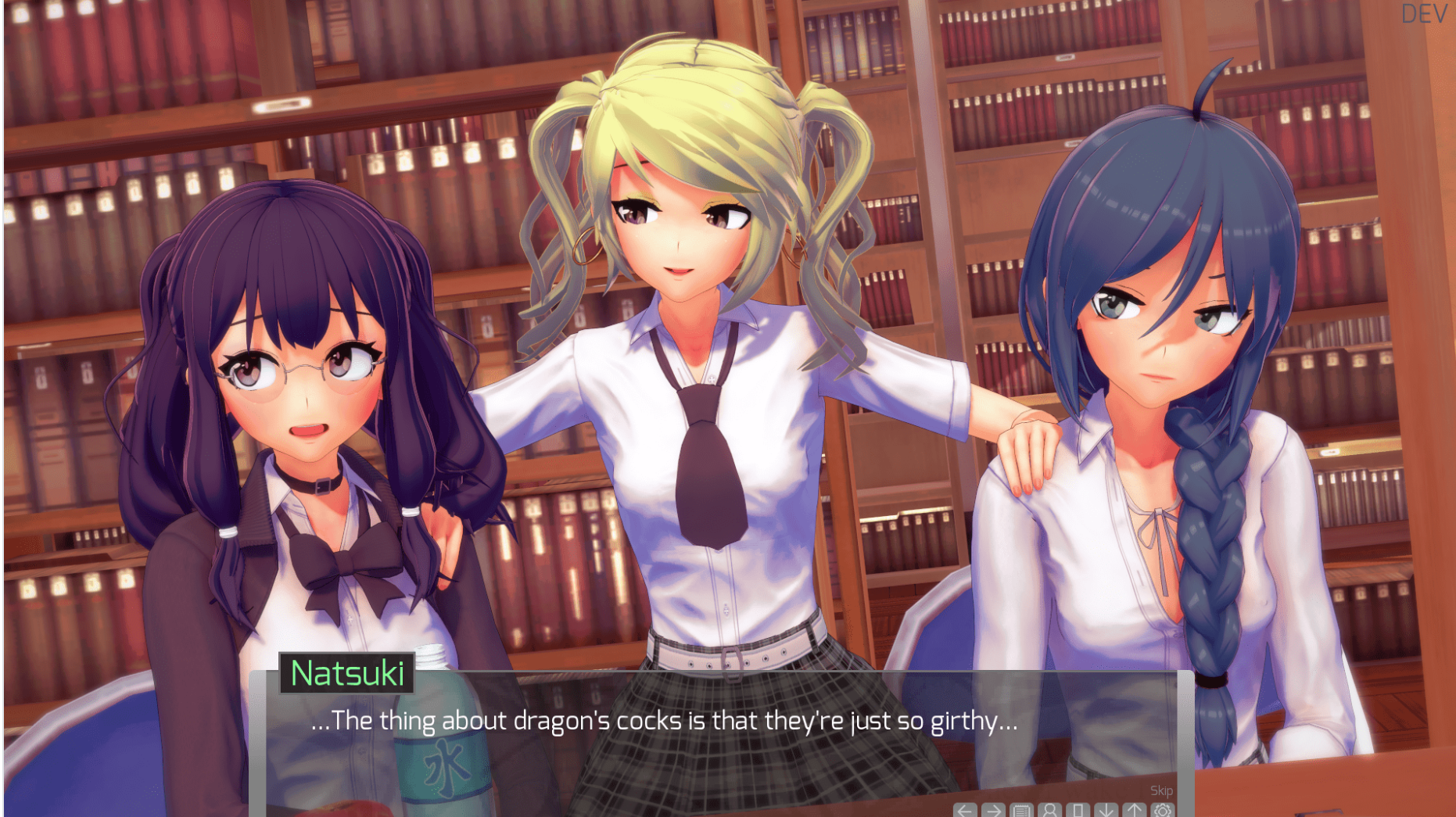Activate the up arrow icon
1456x817 pixels.
click(1134, 811)
